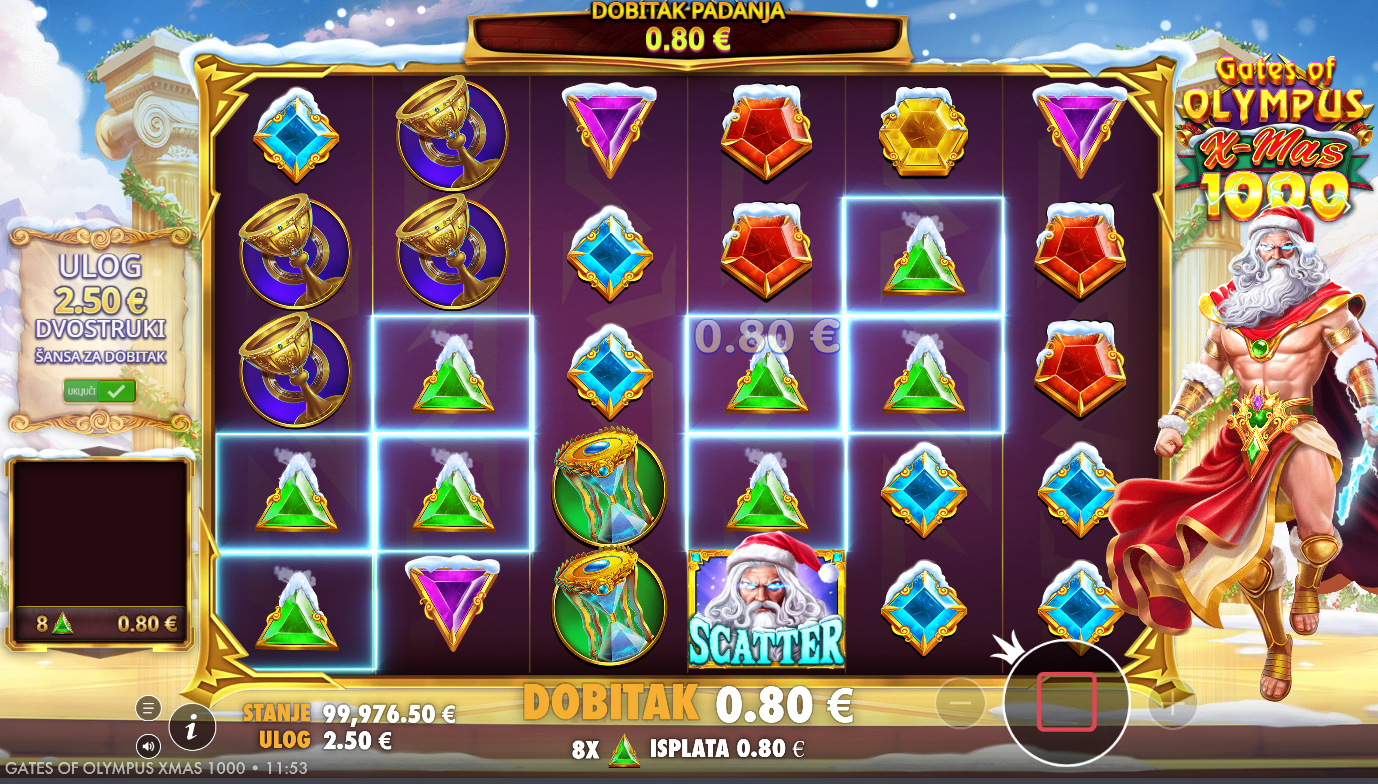Open the game info paytable button

tap(192, 728)
